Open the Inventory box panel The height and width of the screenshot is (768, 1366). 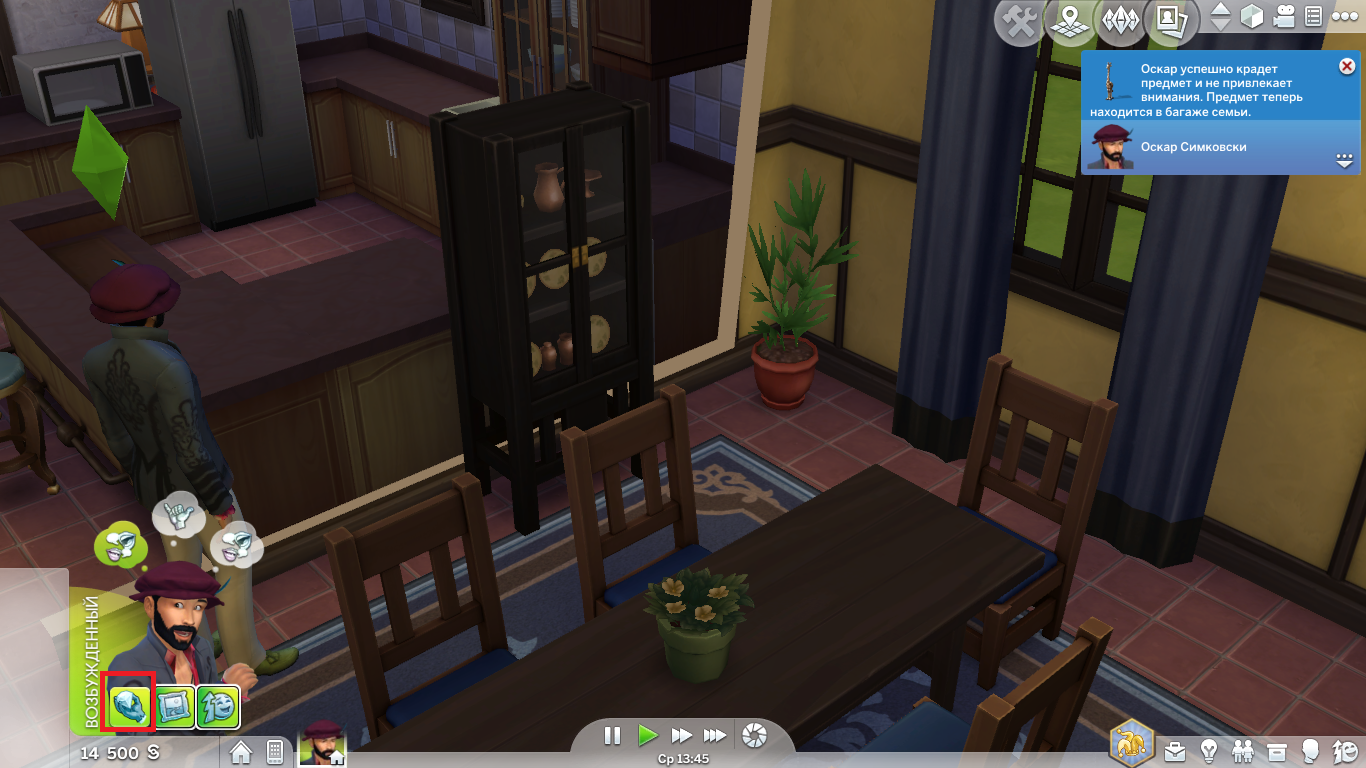[1276, 749]
